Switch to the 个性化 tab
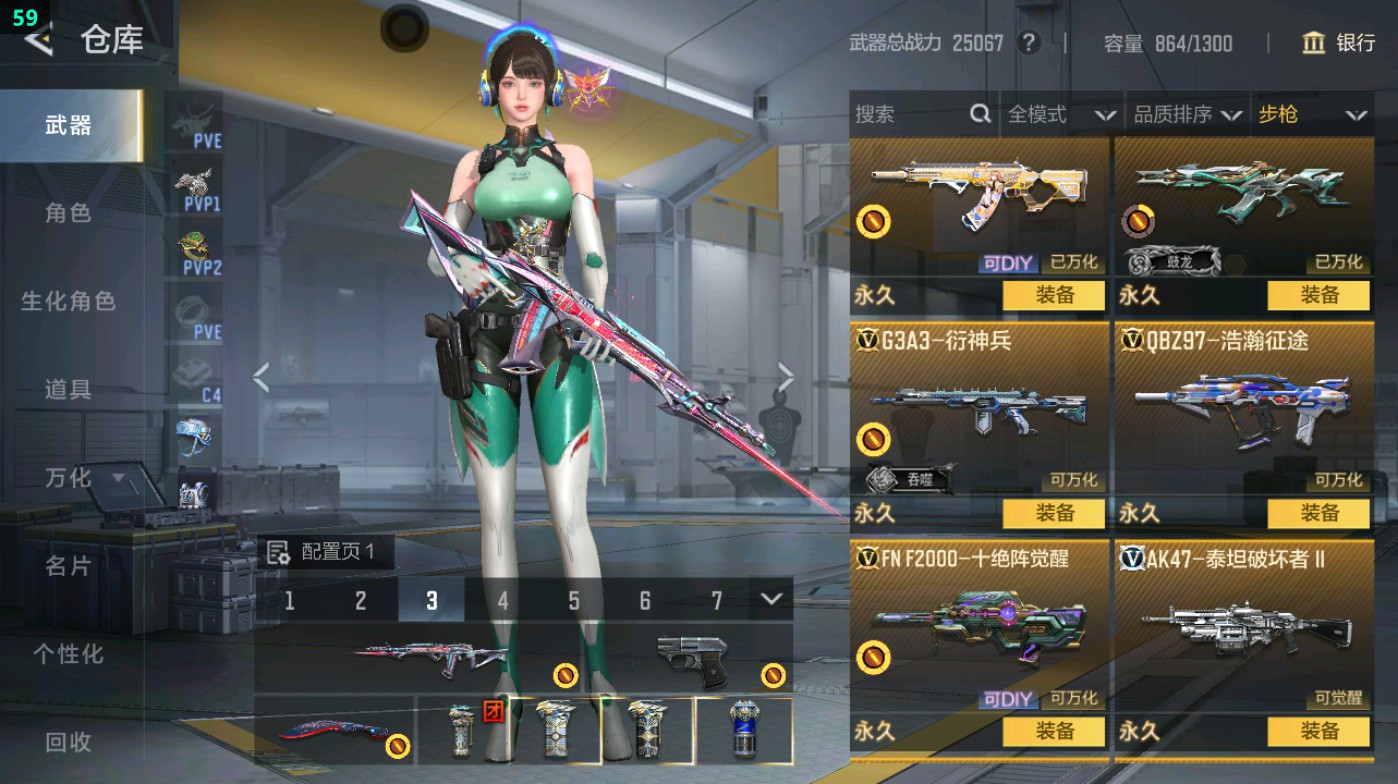Image resolution: width=1398 pixels, height=784 pixels. pos(68,654)
